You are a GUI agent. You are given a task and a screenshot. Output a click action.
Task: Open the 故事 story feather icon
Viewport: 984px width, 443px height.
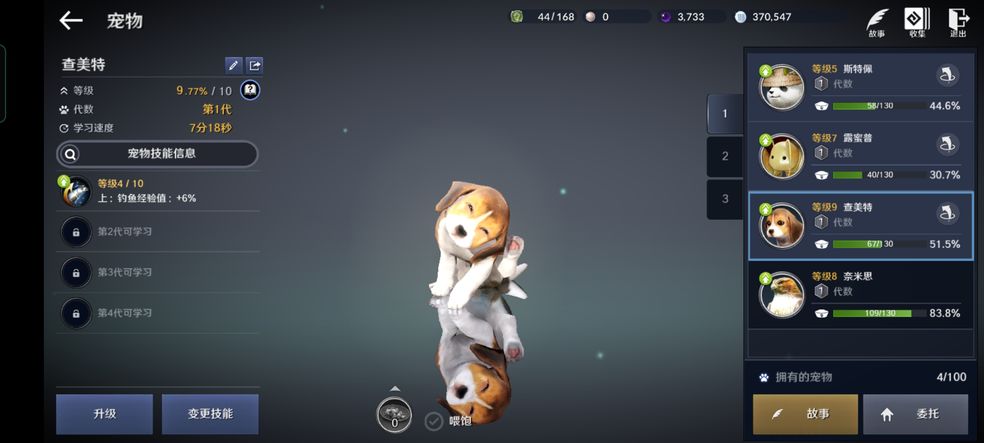[877, 22]
